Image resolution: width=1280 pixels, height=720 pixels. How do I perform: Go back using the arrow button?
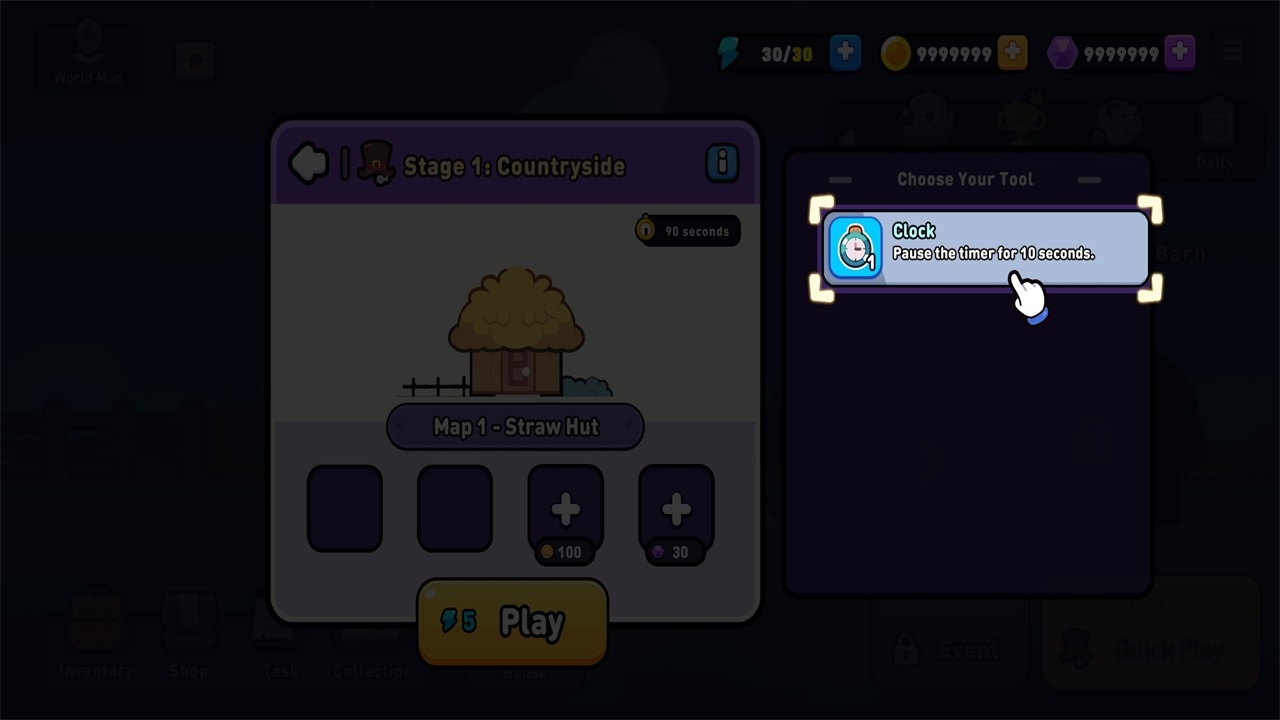(x=309, y=163)
